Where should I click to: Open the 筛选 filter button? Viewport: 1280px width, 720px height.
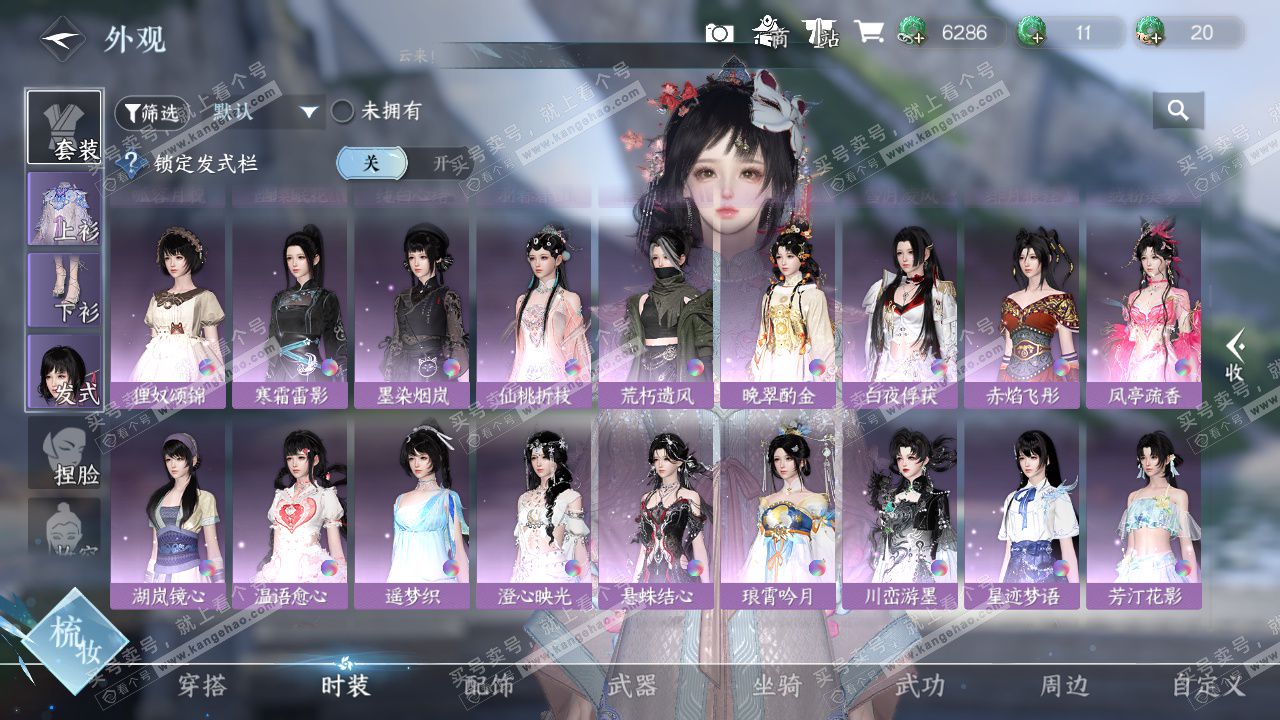(151, 112)
